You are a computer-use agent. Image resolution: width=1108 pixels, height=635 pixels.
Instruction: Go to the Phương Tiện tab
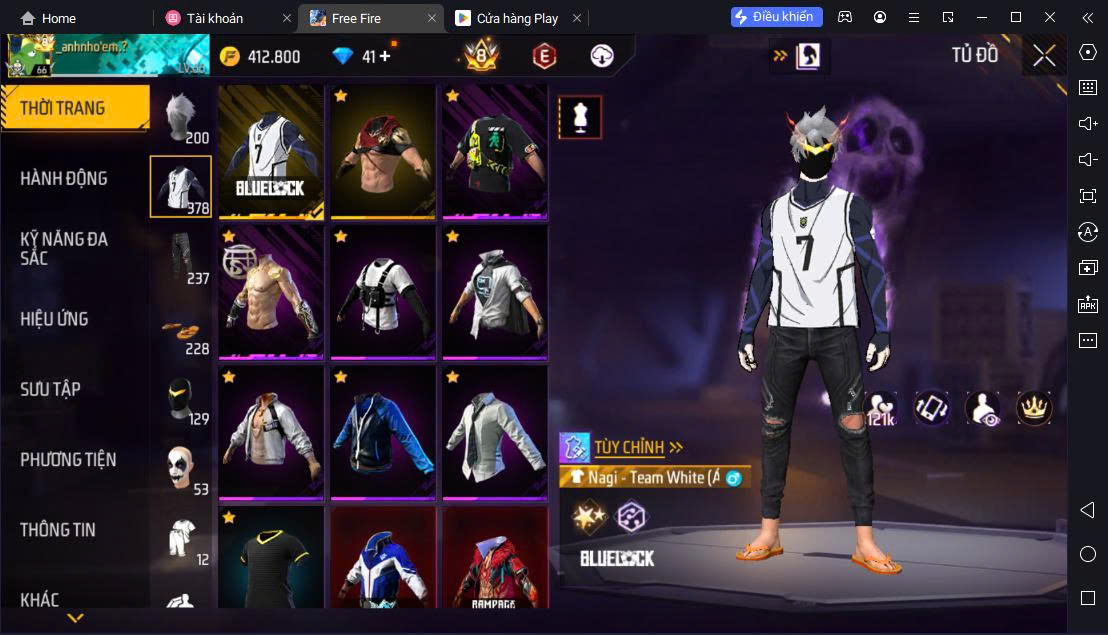[x=68, y=460]
